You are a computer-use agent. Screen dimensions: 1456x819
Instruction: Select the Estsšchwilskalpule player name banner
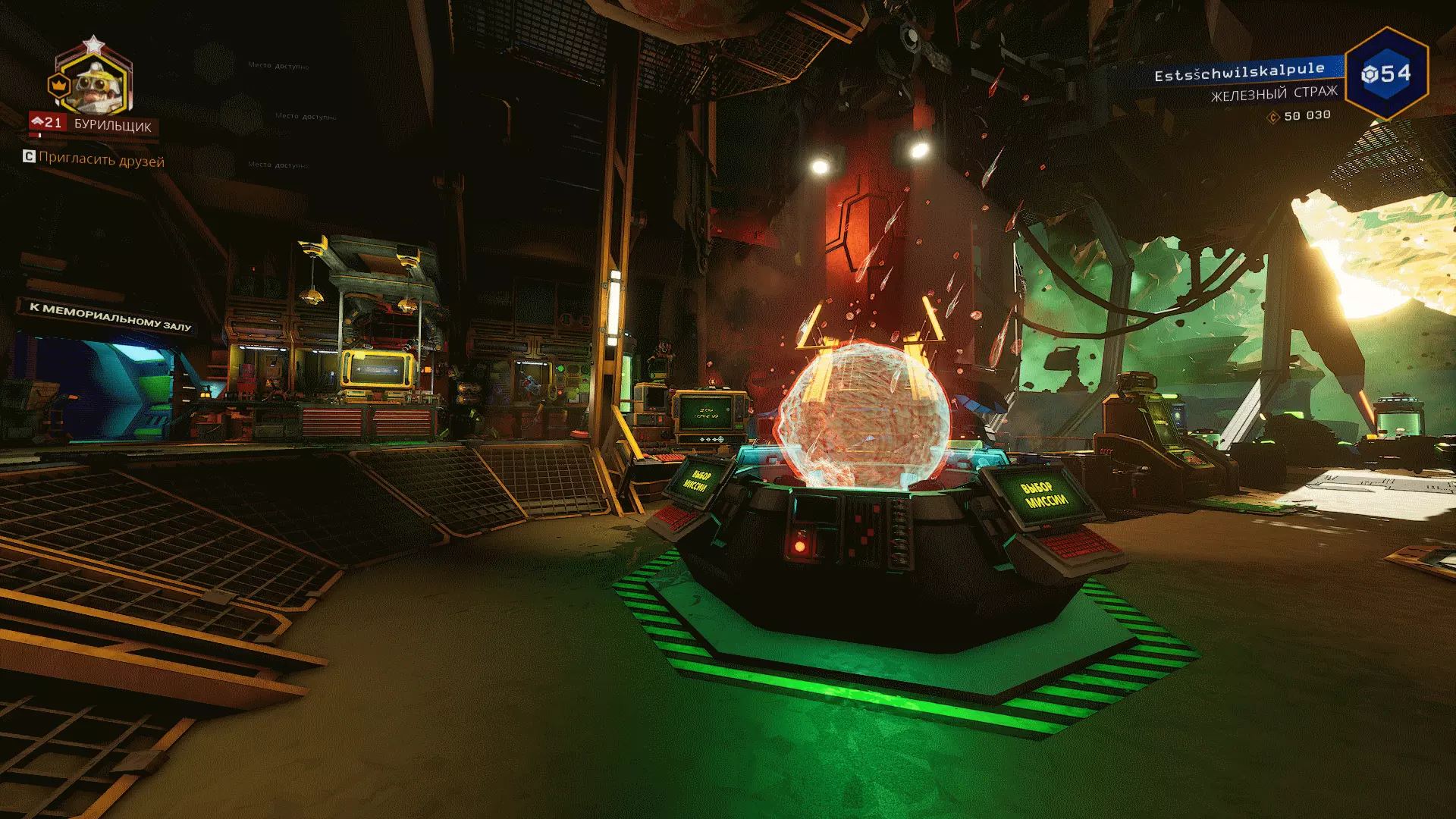click(x=1239, y=72)
